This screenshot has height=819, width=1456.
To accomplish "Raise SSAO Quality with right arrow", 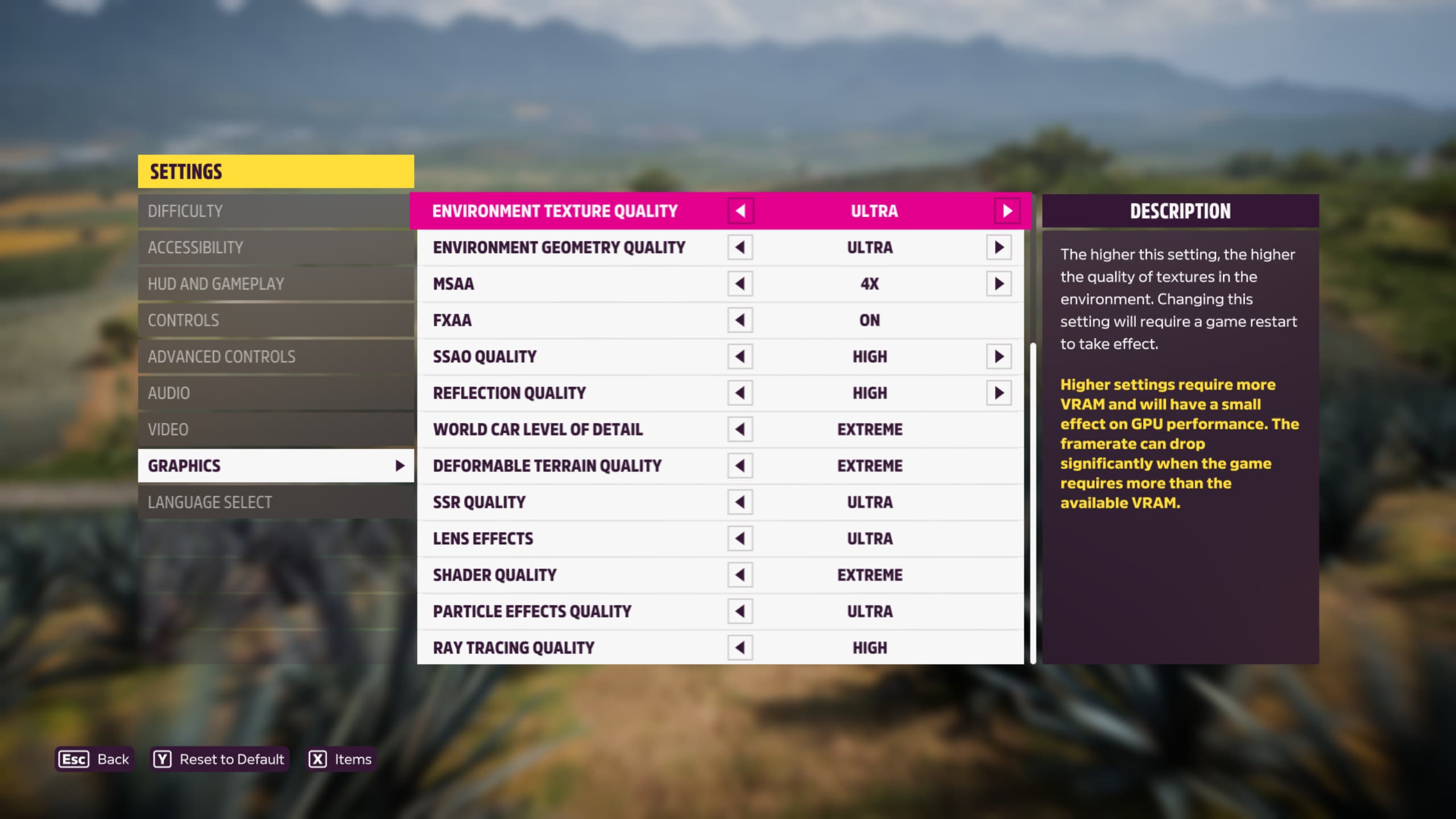I will (x=999, y=357).
